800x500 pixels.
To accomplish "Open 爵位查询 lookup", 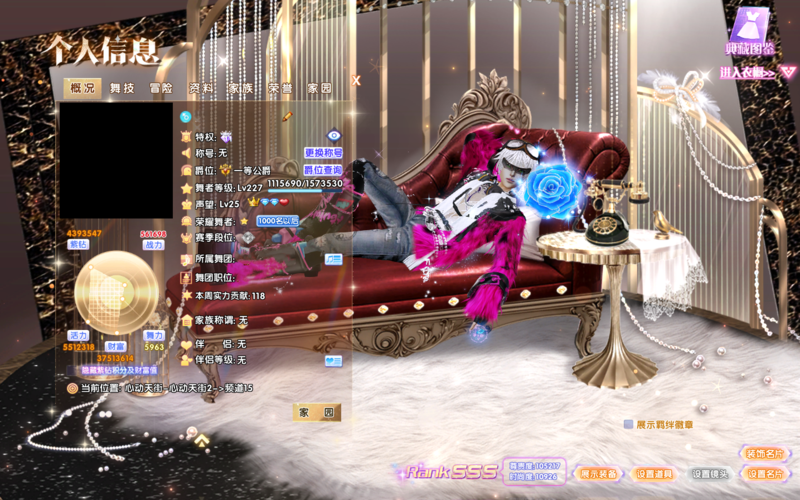I will [323, 170].
